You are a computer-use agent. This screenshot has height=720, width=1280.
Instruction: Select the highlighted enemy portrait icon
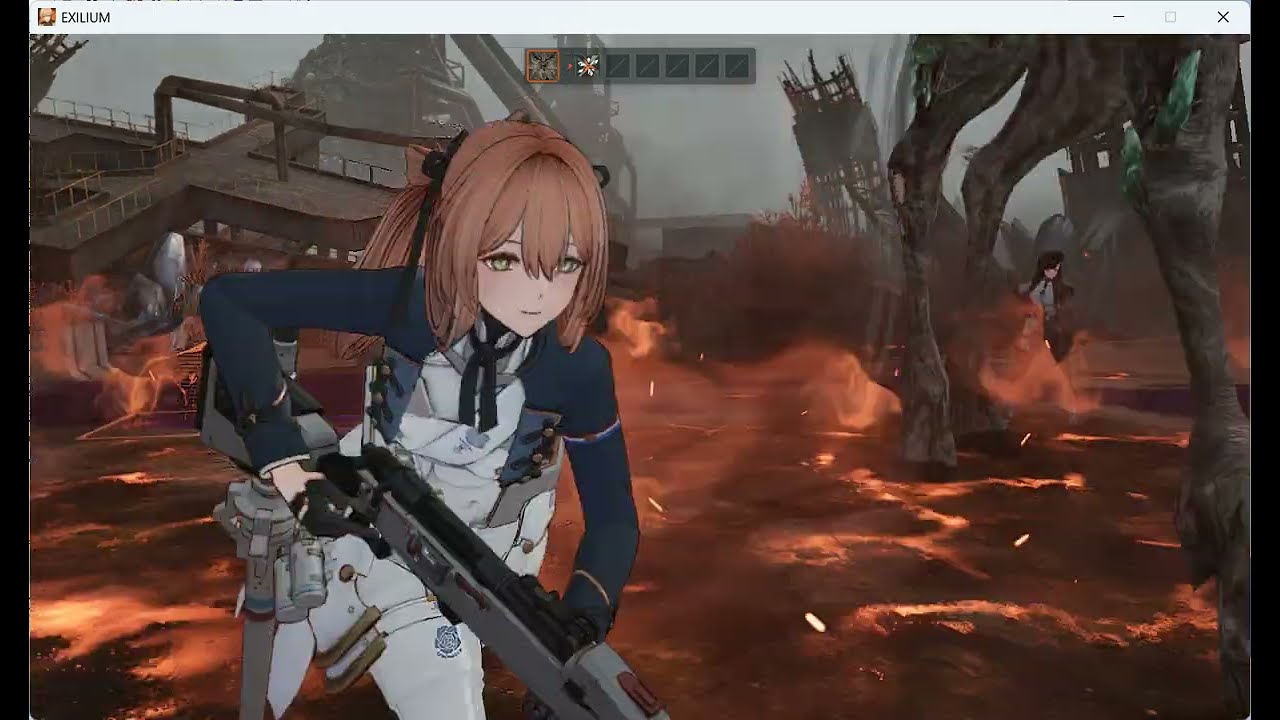click(543, 66)
